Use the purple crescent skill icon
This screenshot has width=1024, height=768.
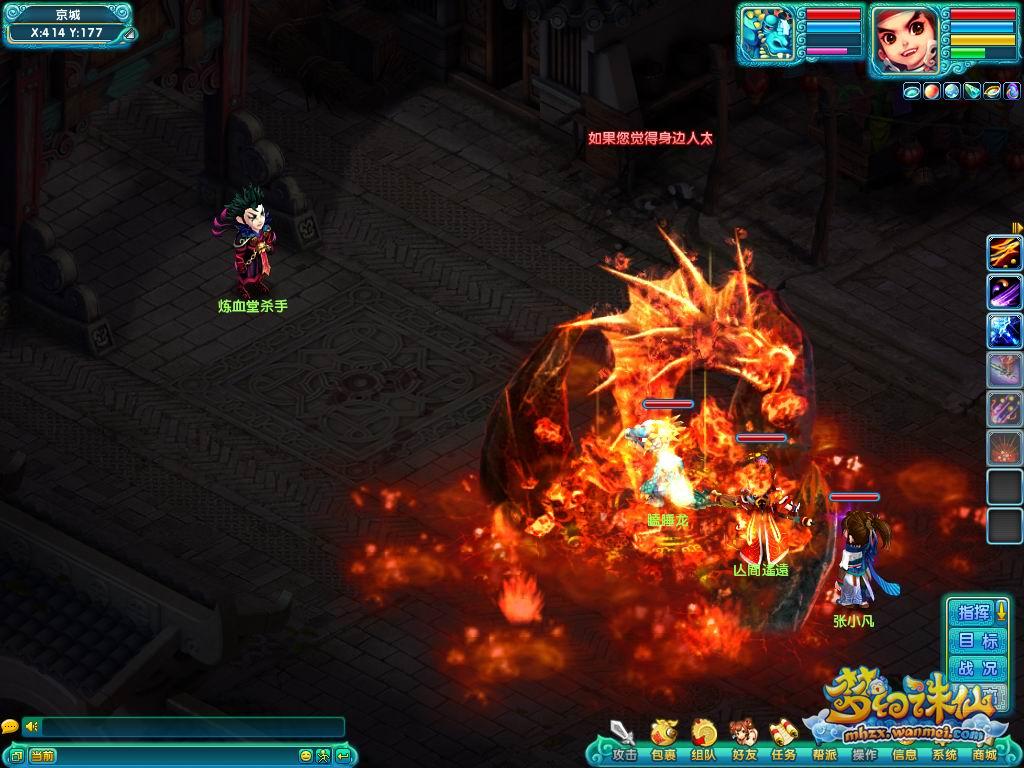pyautogui.click(x=1004, y=292)
